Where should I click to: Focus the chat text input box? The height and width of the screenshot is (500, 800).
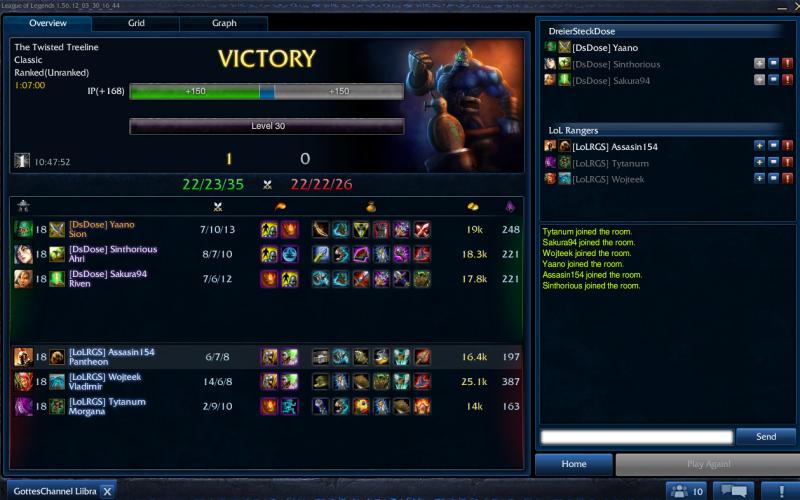636,437
